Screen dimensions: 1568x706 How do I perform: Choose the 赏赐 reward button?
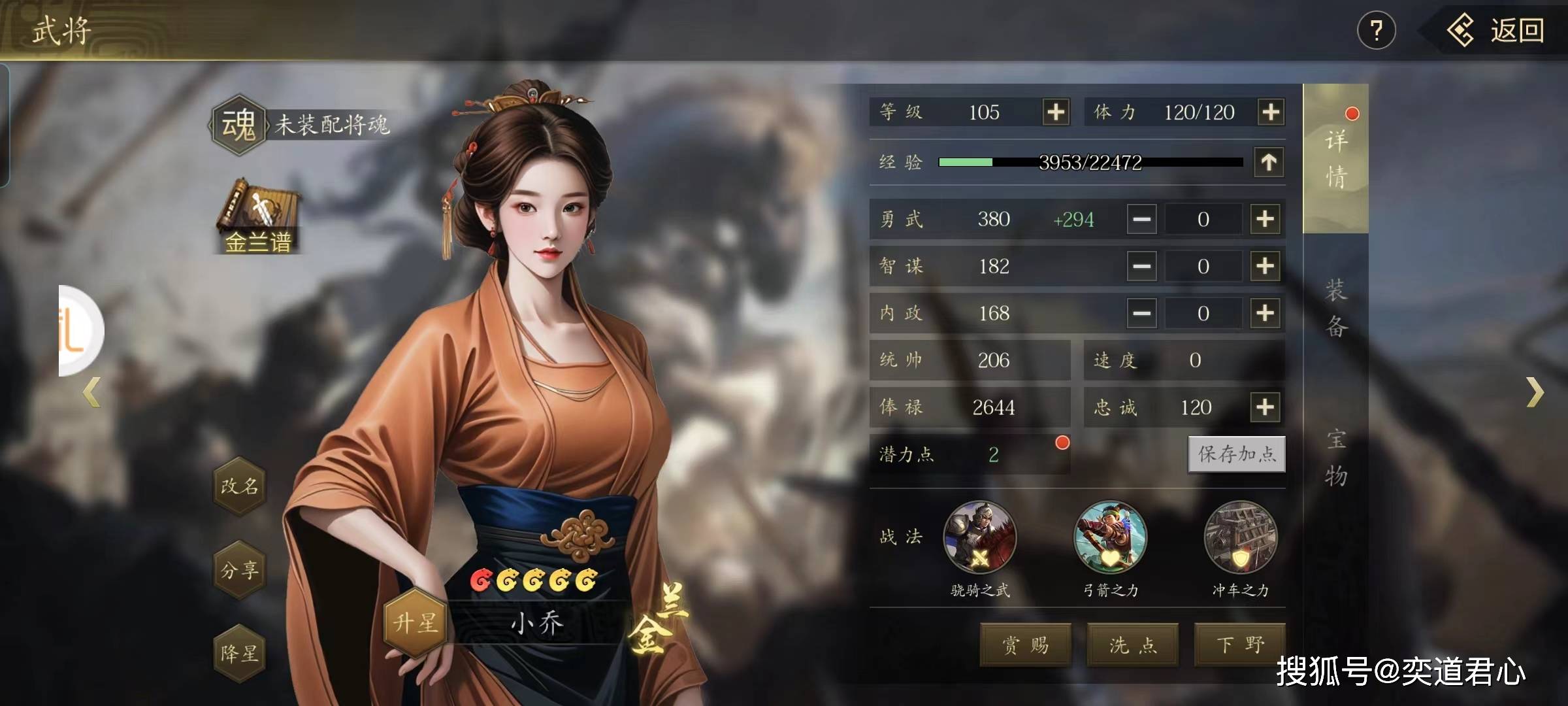pos(1025,645)
